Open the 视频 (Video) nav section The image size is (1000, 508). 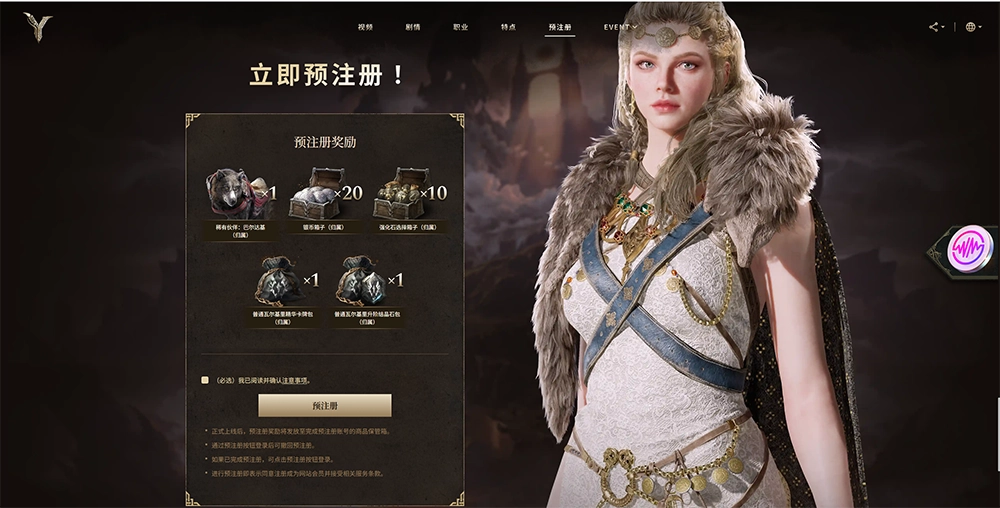(x=365, y=27)
